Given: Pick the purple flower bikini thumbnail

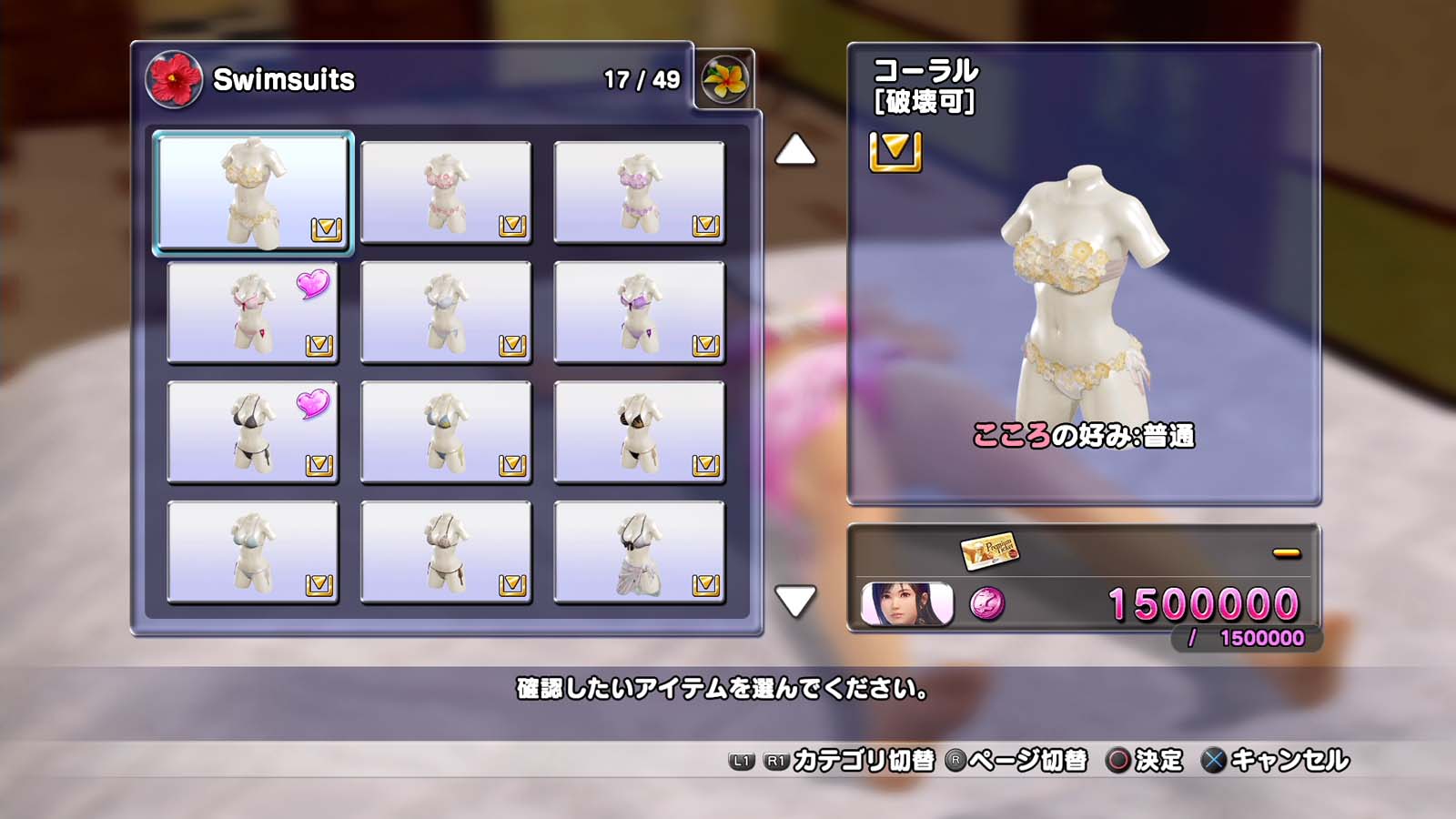Looking at the screenshot, I should 639,192.
